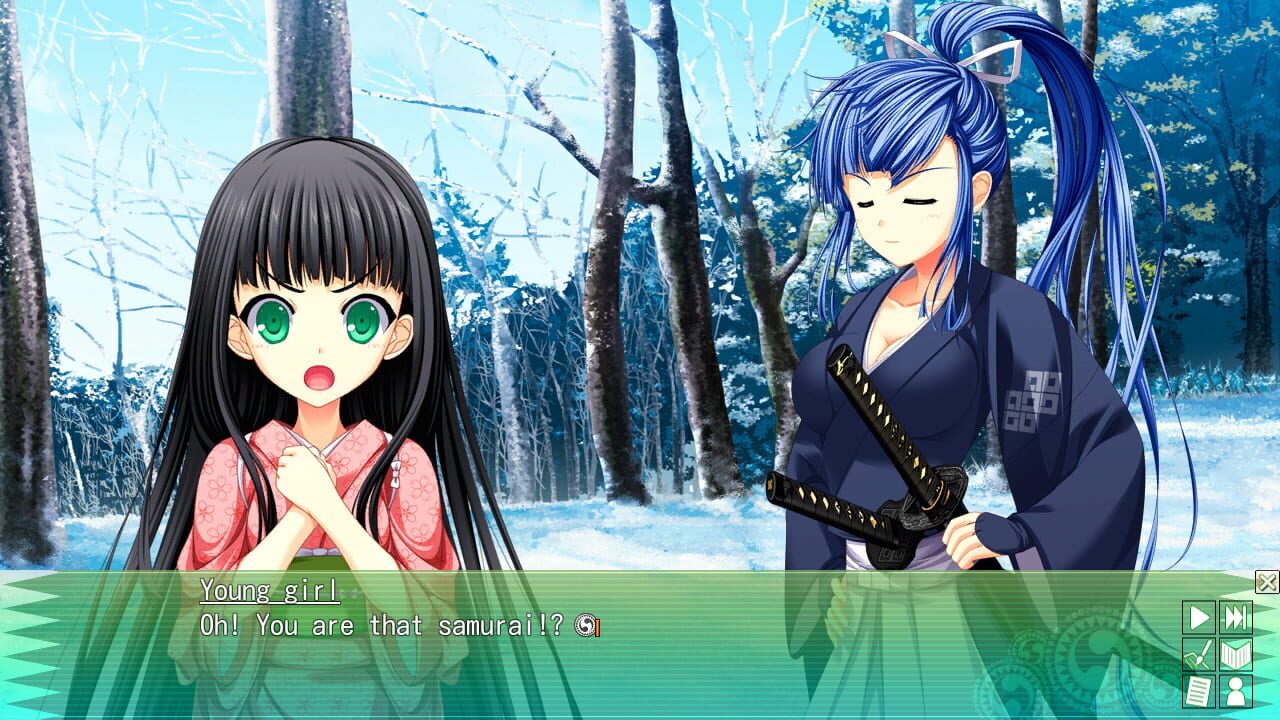Click the document notes icon

(x=1201, y=689)
